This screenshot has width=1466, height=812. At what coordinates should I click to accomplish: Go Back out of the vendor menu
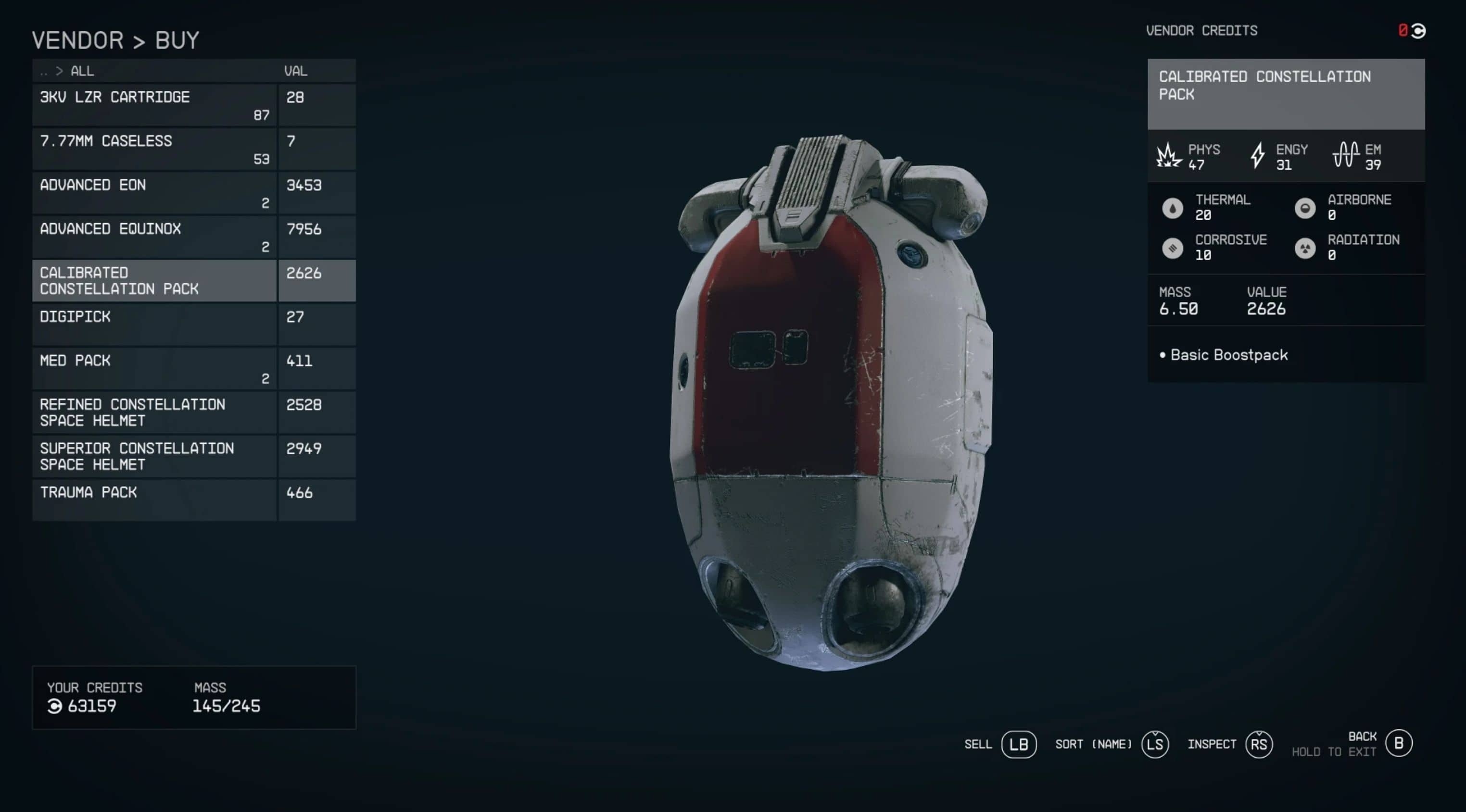(x=1398, y=743)
